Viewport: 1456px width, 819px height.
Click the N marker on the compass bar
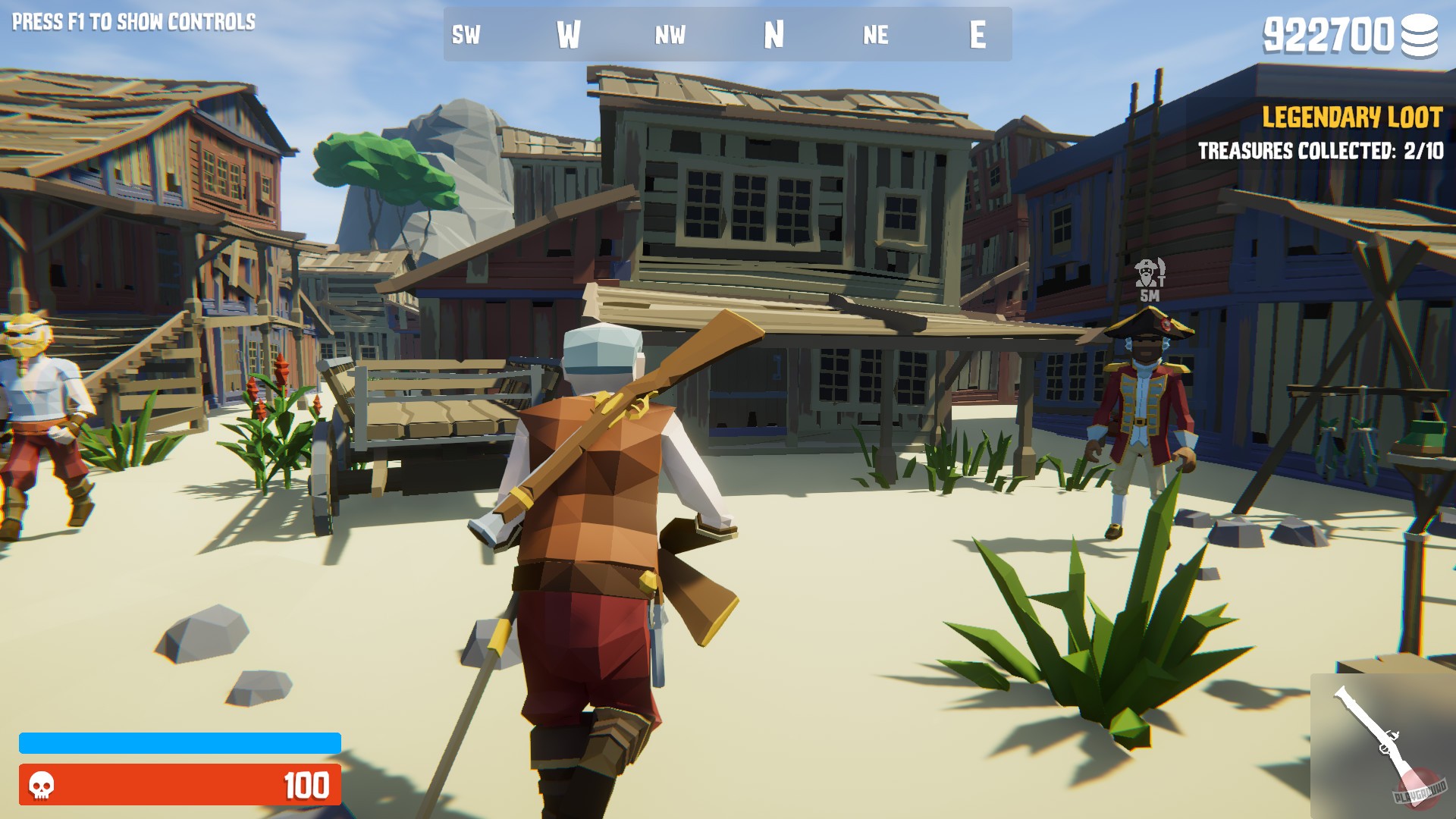[x=773, y=33]
